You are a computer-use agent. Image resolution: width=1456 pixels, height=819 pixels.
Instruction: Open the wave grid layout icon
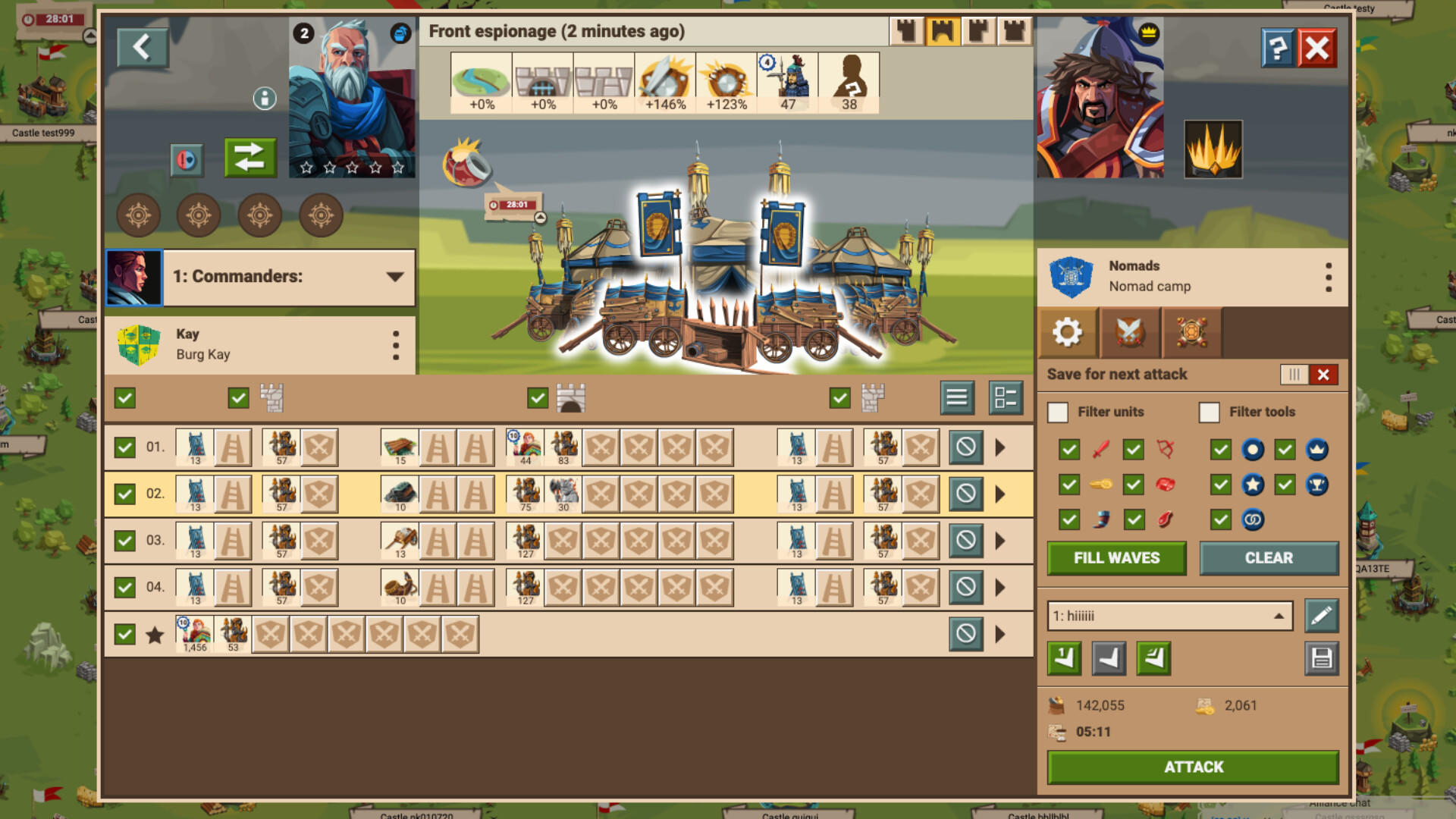pos(1006,397)
